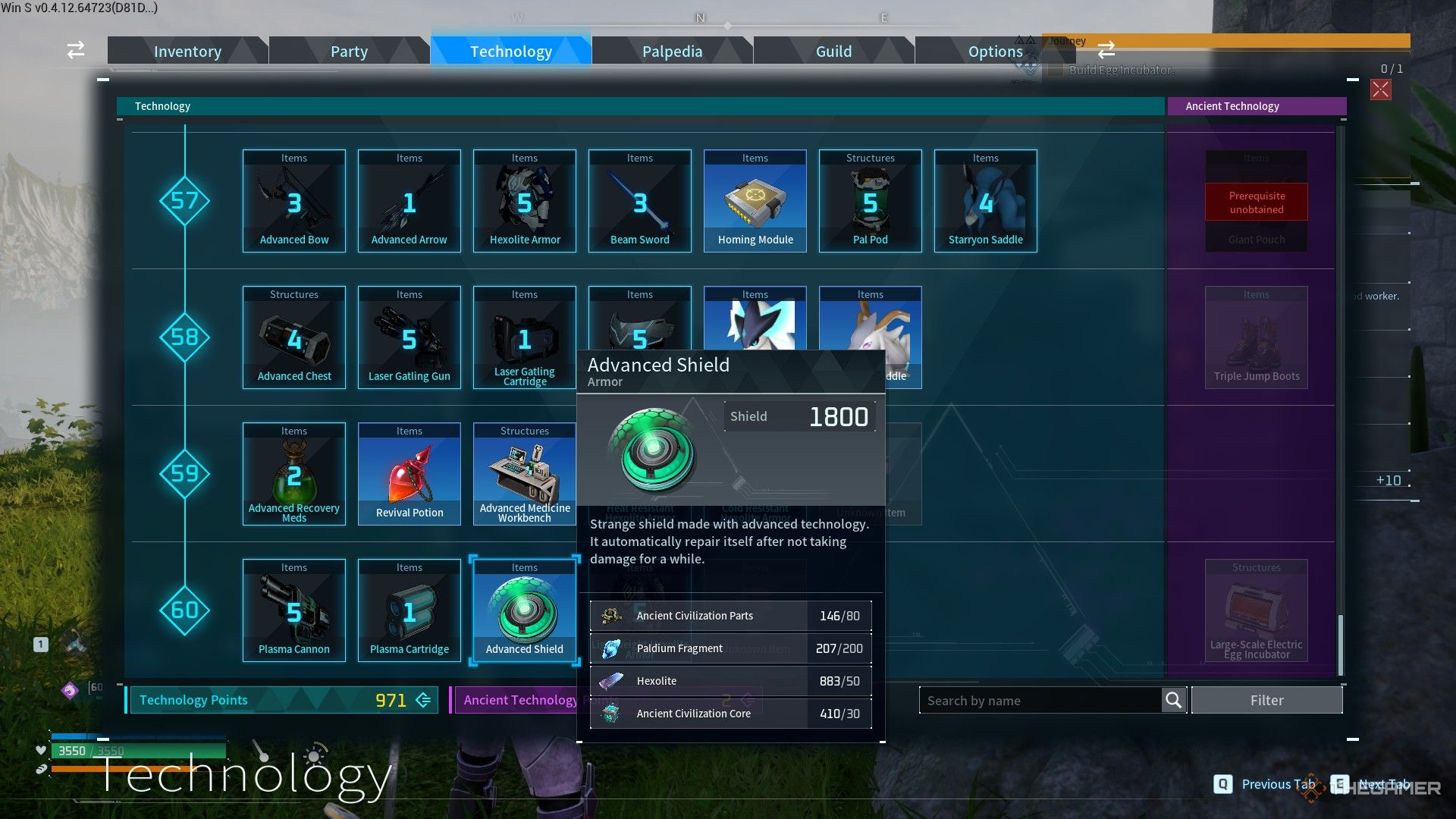Click the level 60 diamond node
The height and width of the screenshot is (819, 1456).
[x=184, y=610]
